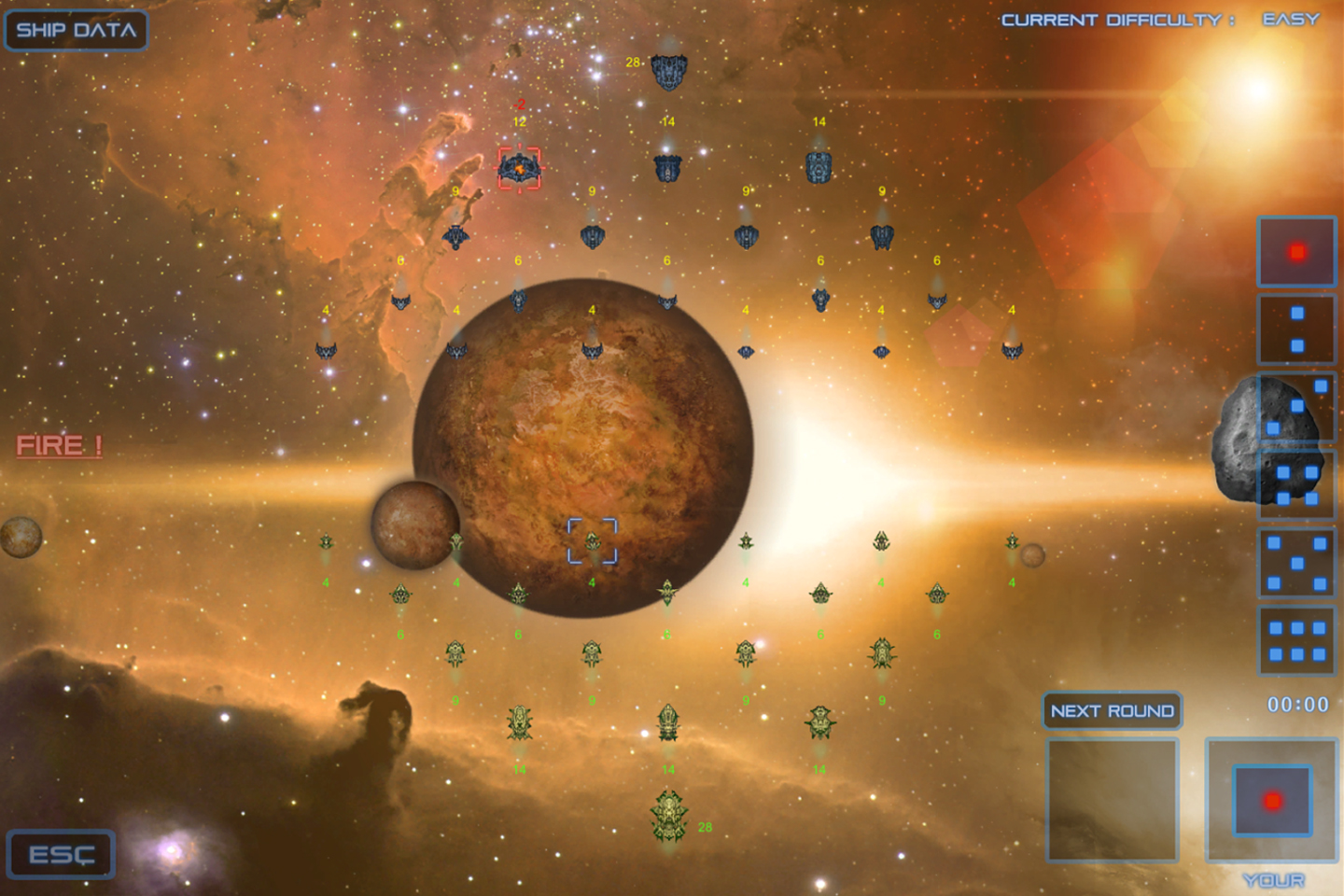Open the Ship Data panel

tap(77, 30)
